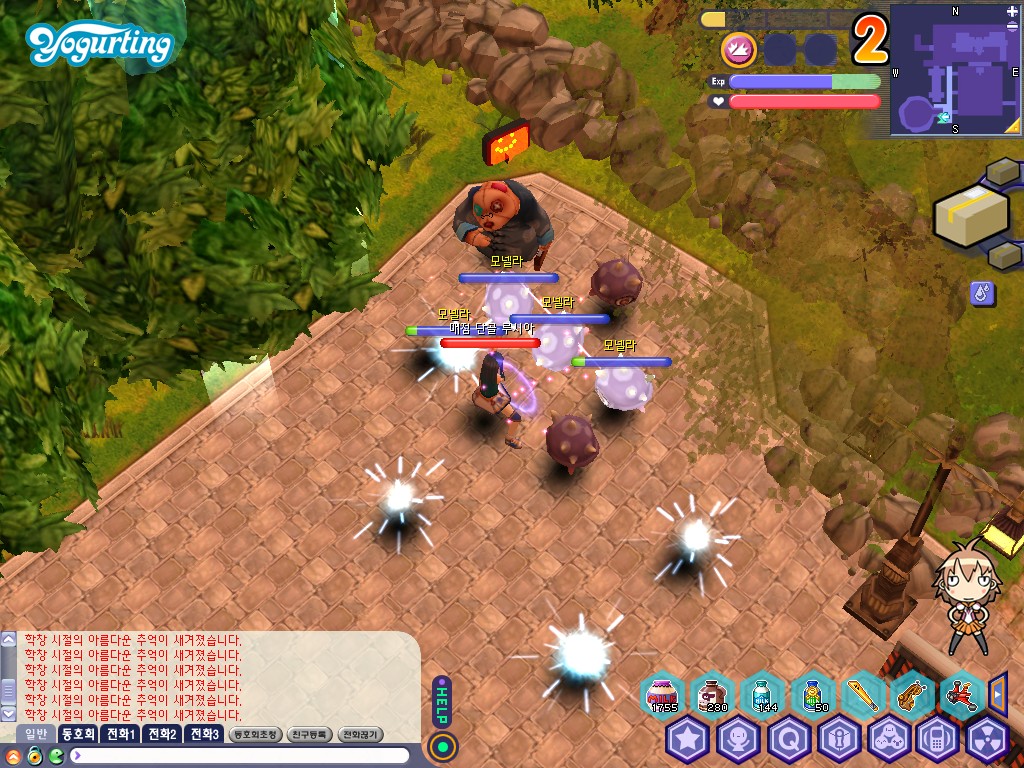
Task: Use the milk jar item with 1755 count
Action: (662, 693)
